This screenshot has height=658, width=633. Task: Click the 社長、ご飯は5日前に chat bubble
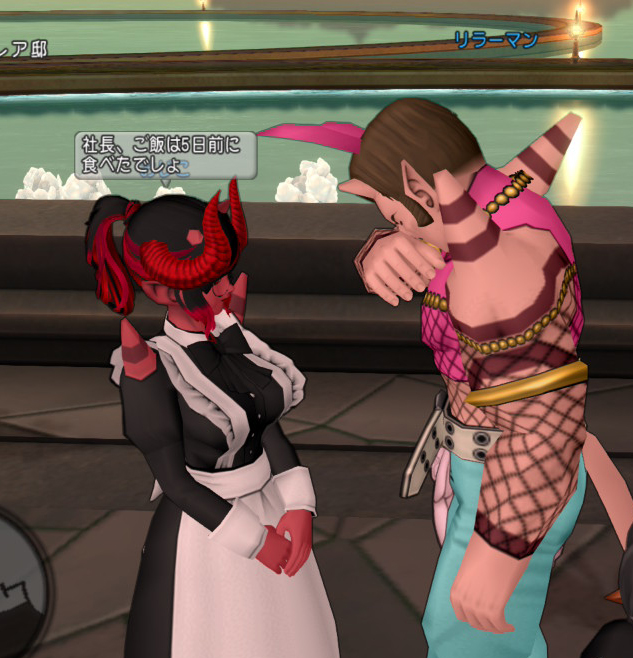pyautogui.click(x=165, y=155)
